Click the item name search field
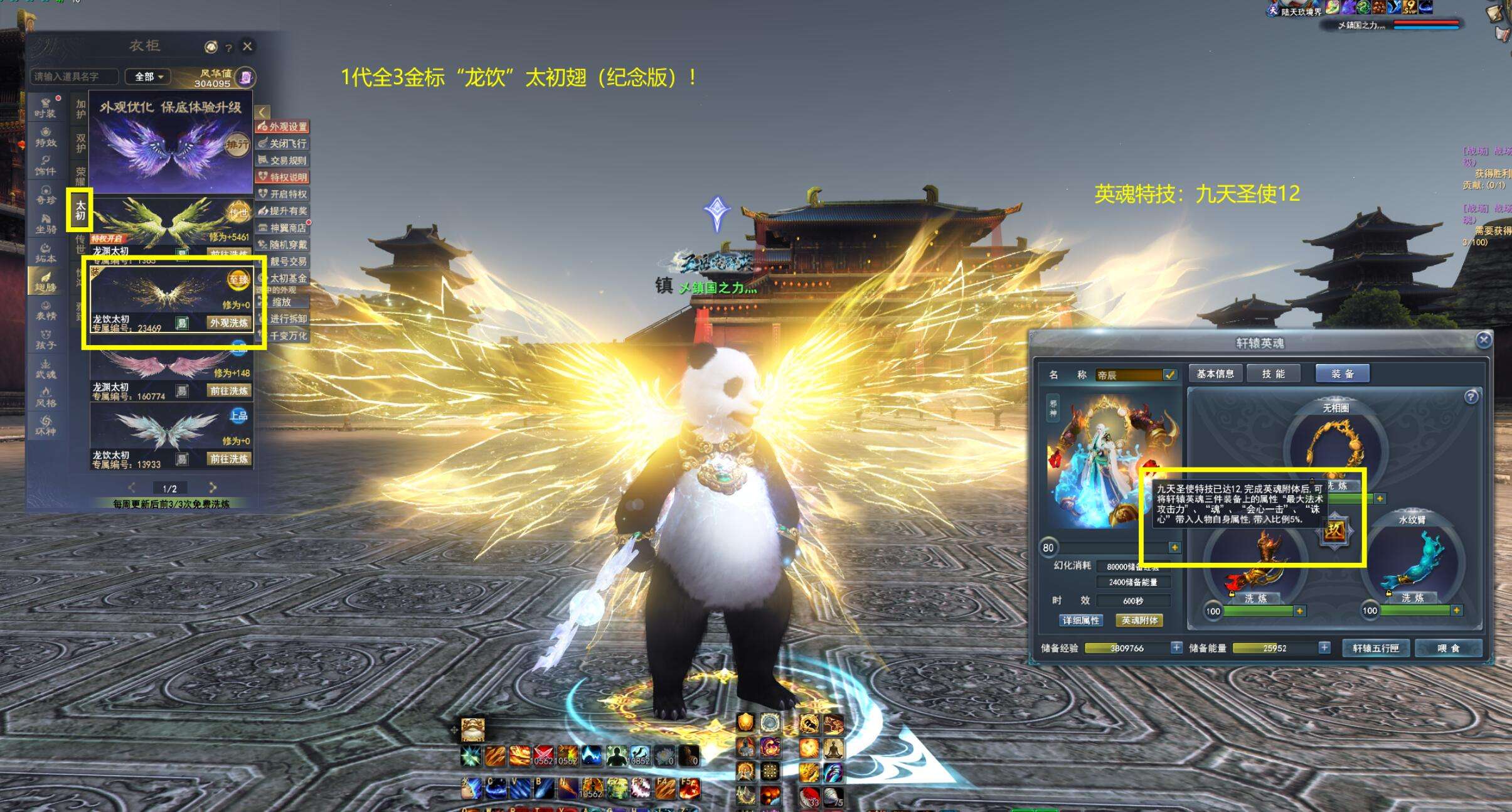The height and width of the screenshot is (812, 1512). click(x=74, y=77)
